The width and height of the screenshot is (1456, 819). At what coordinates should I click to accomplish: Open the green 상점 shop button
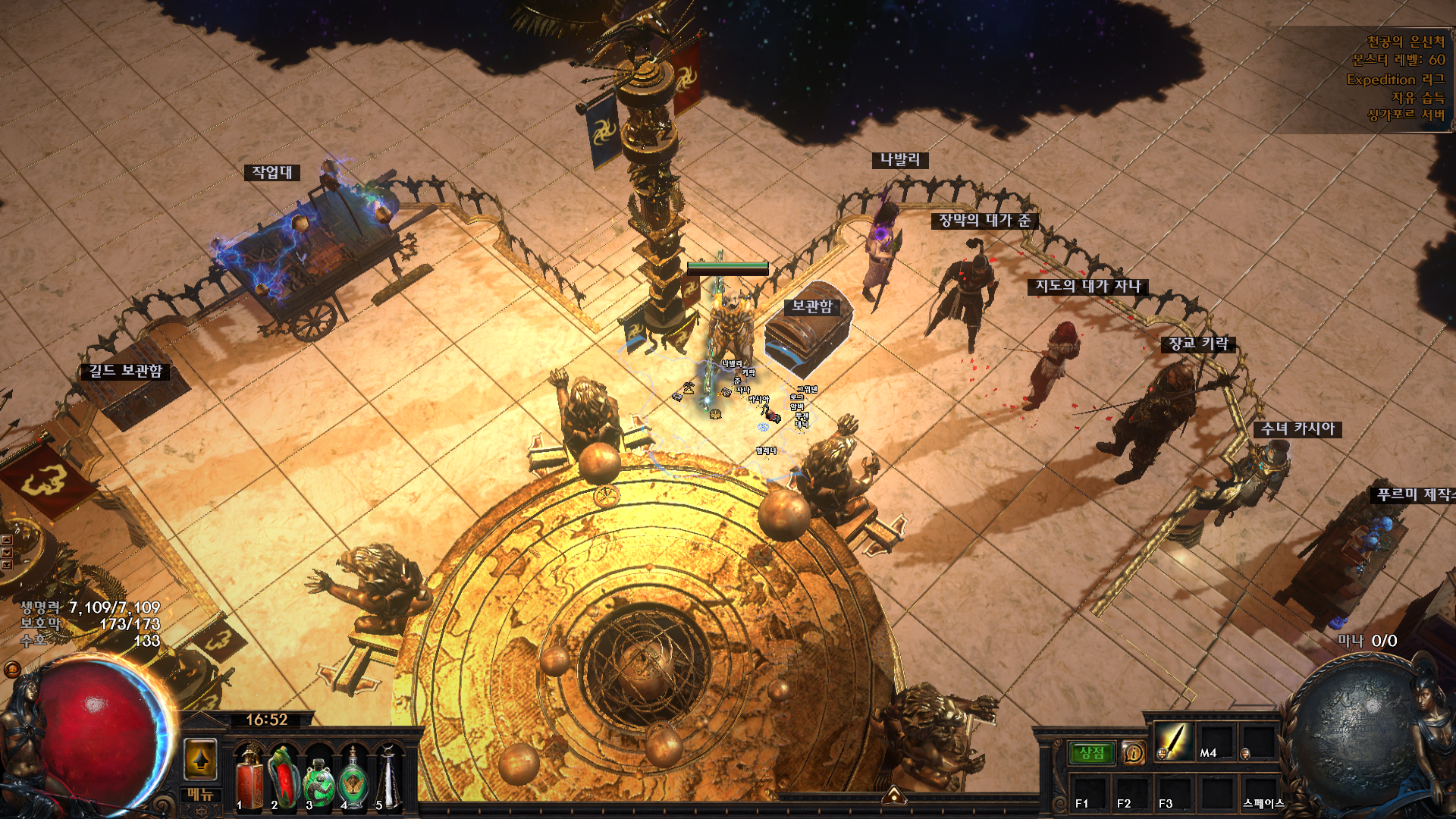click(1091, 753)
